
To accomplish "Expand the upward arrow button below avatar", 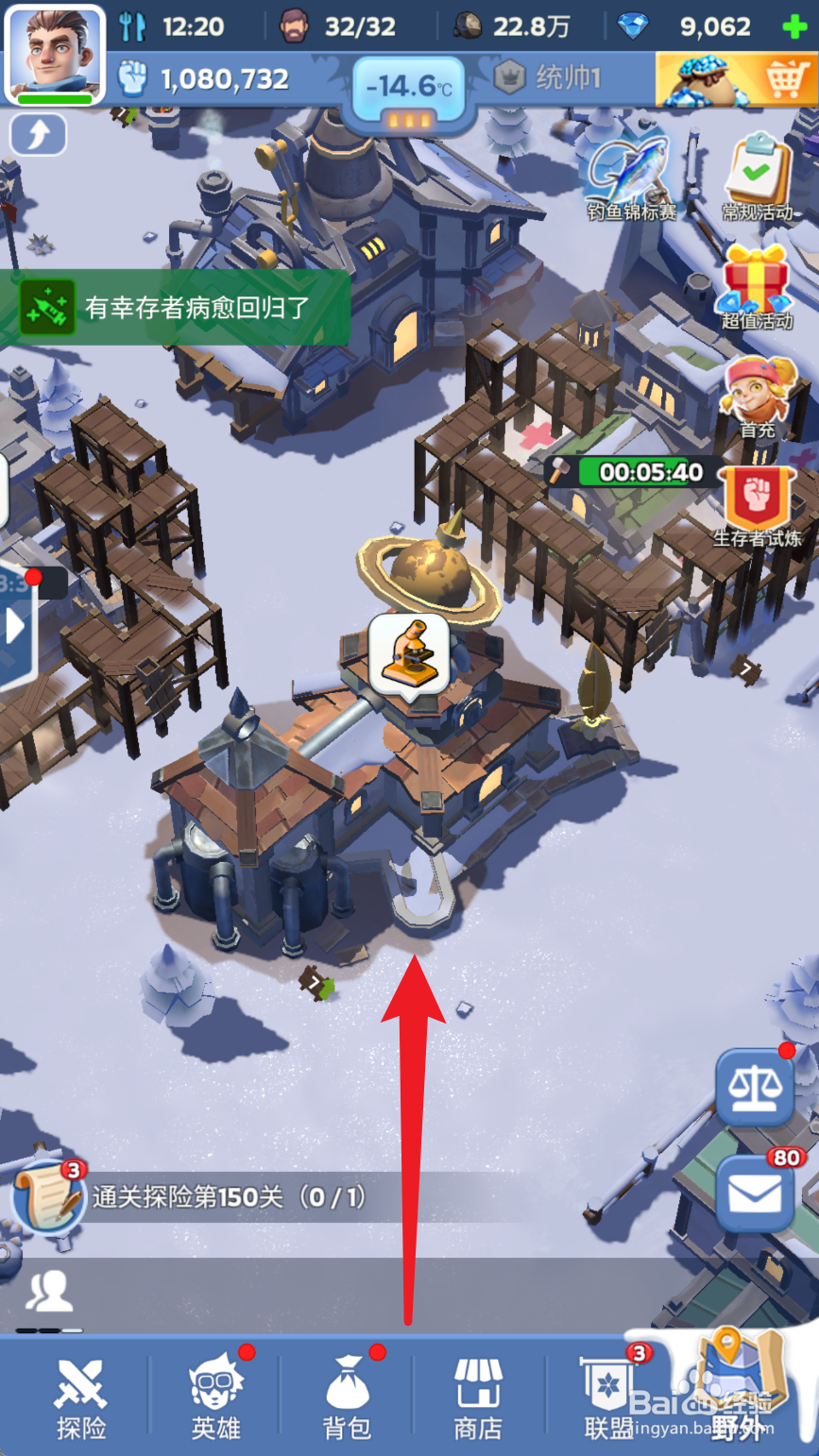I will click(38, 135).
